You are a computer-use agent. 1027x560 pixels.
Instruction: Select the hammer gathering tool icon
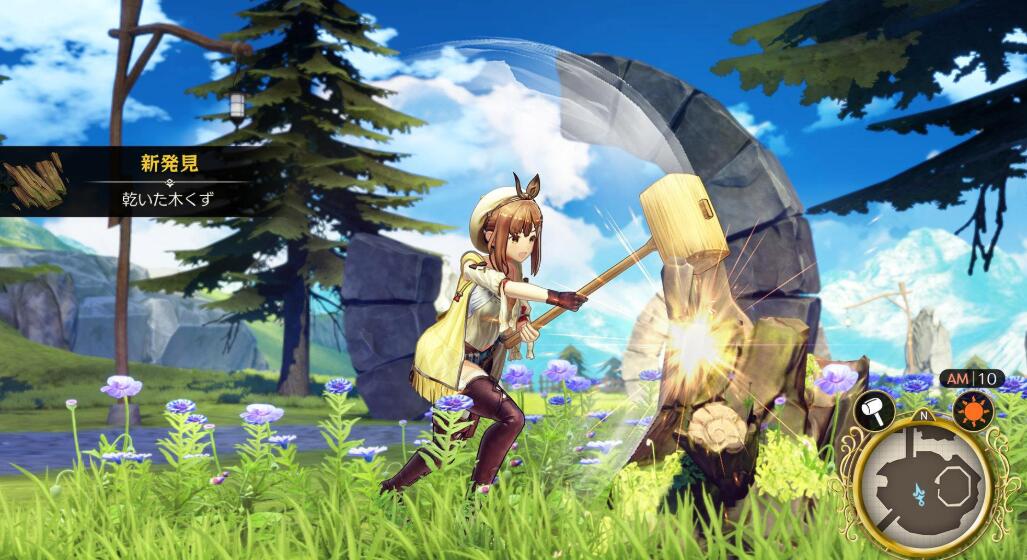click(x=873, y=410)
